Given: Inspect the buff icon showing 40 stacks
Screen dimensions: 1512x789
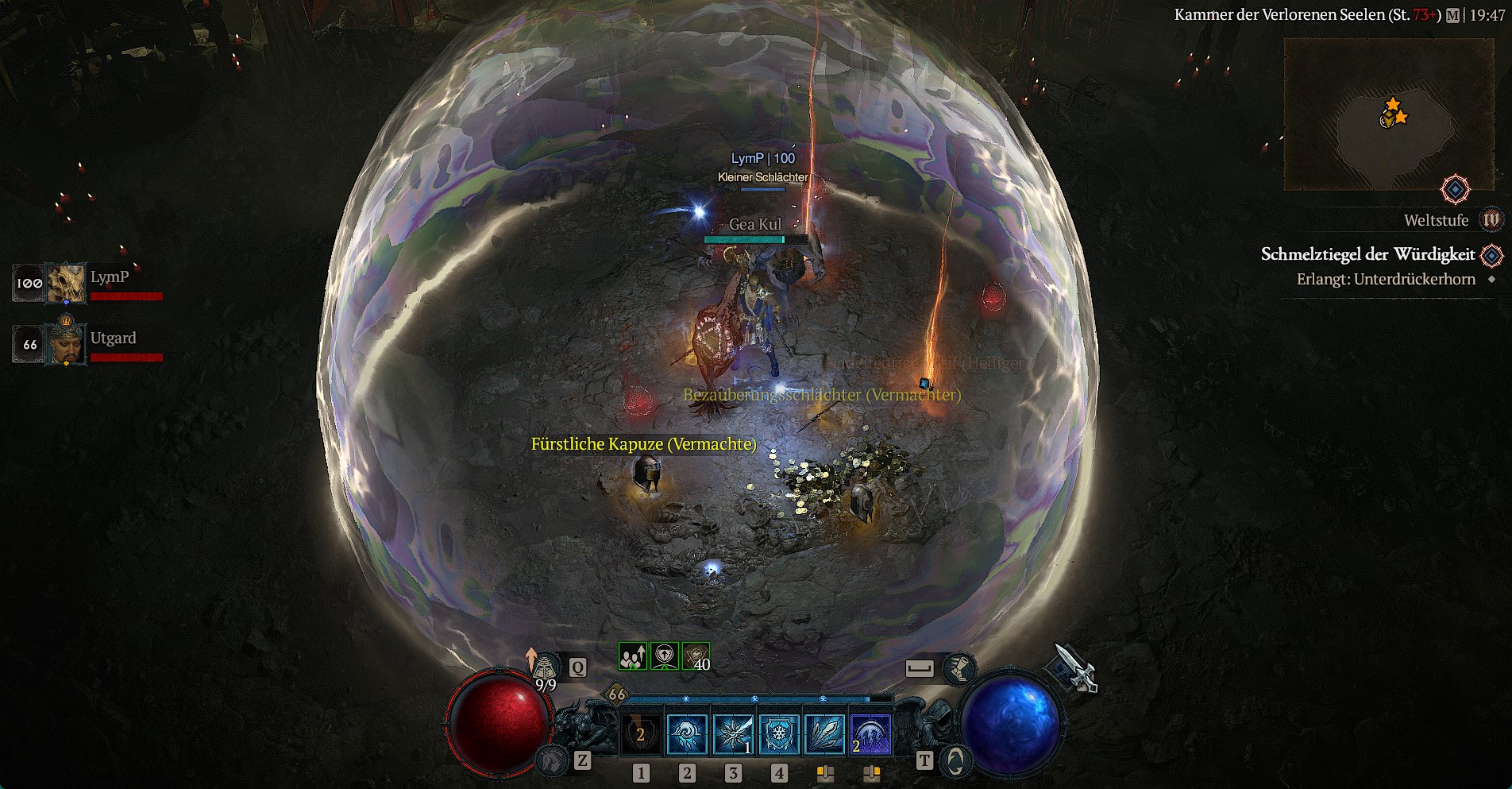Looking at the screenshot, I should [696, 656].
